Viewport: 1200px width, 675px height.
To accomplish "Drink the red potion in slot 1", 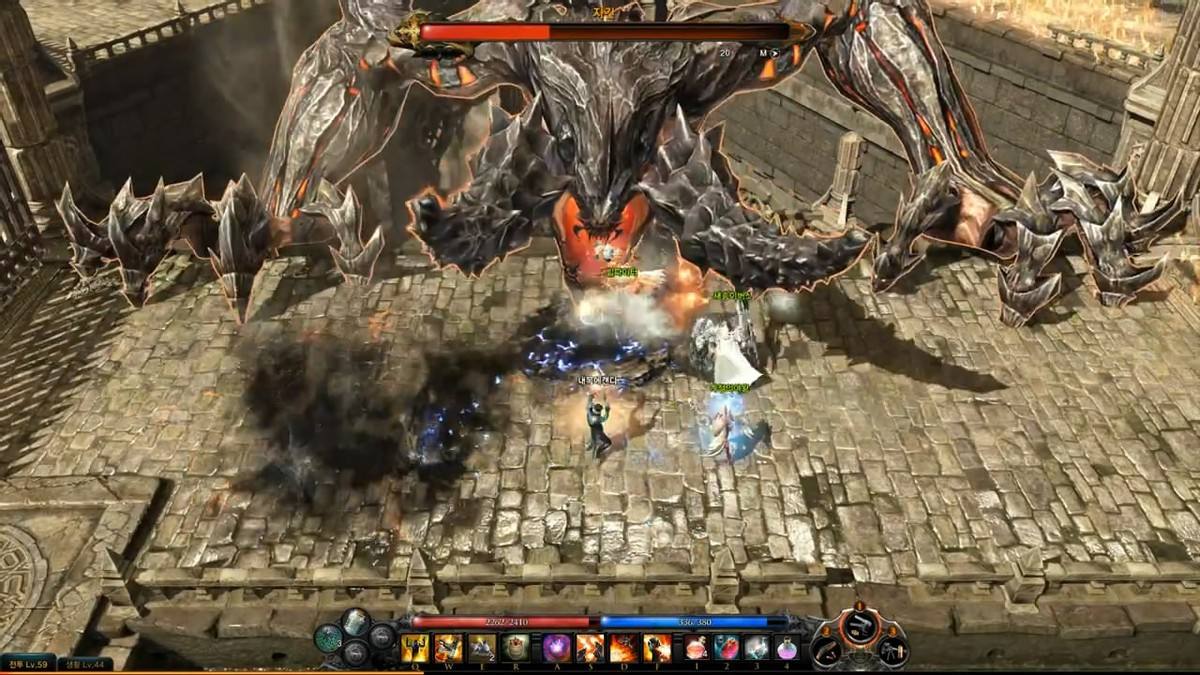I will [697, 648].
